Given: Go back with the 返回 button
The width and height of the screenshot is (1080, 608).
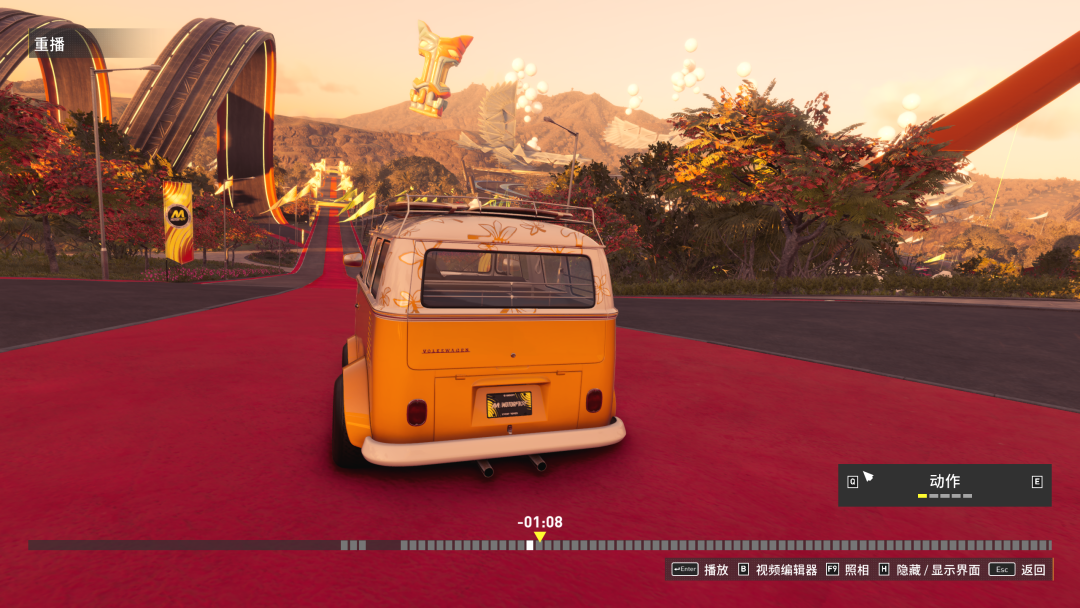Looking at the screenshot, I should point(1018,570).
